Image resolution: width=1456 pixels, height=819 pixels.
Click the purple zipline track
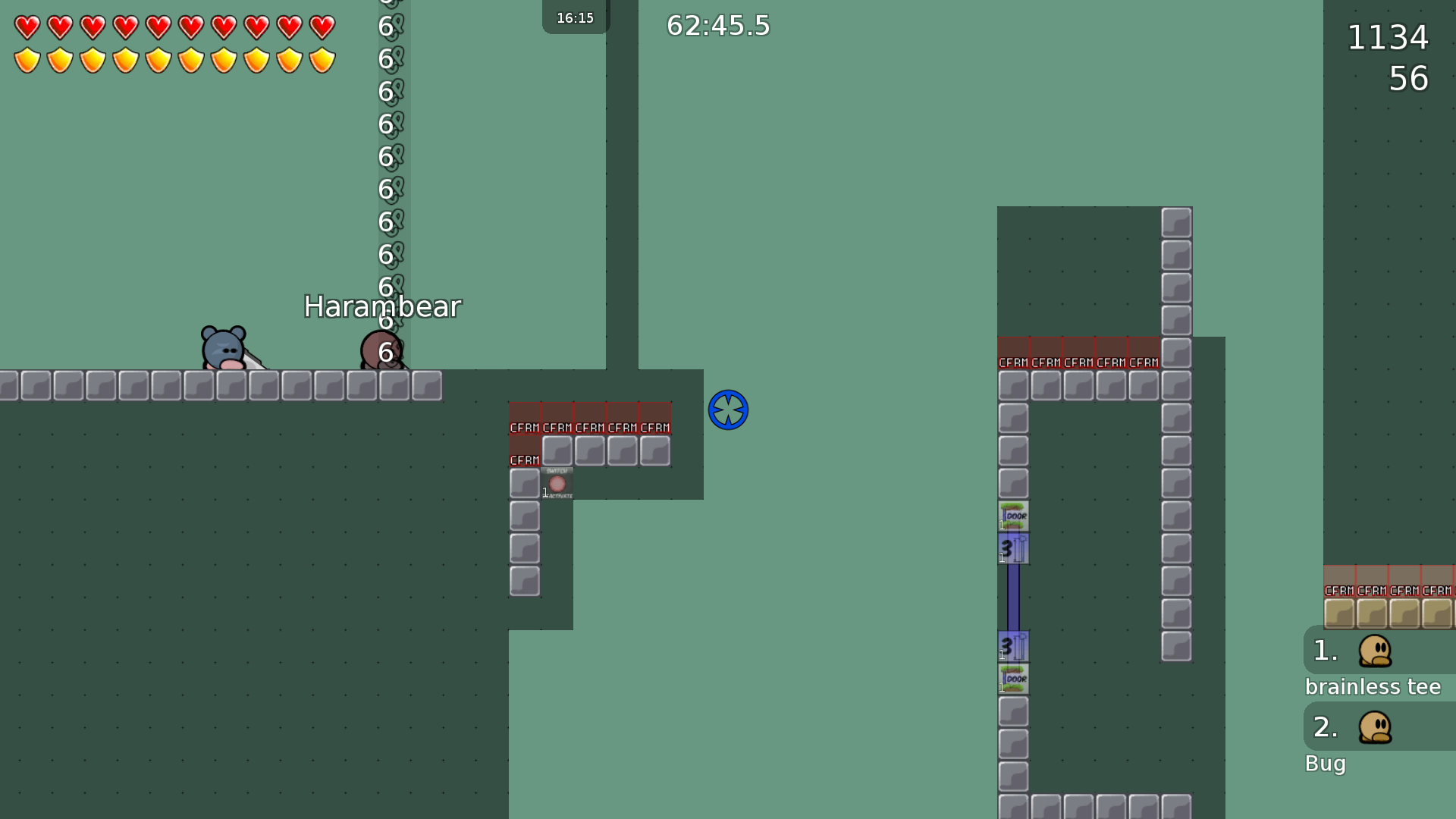1014,599
